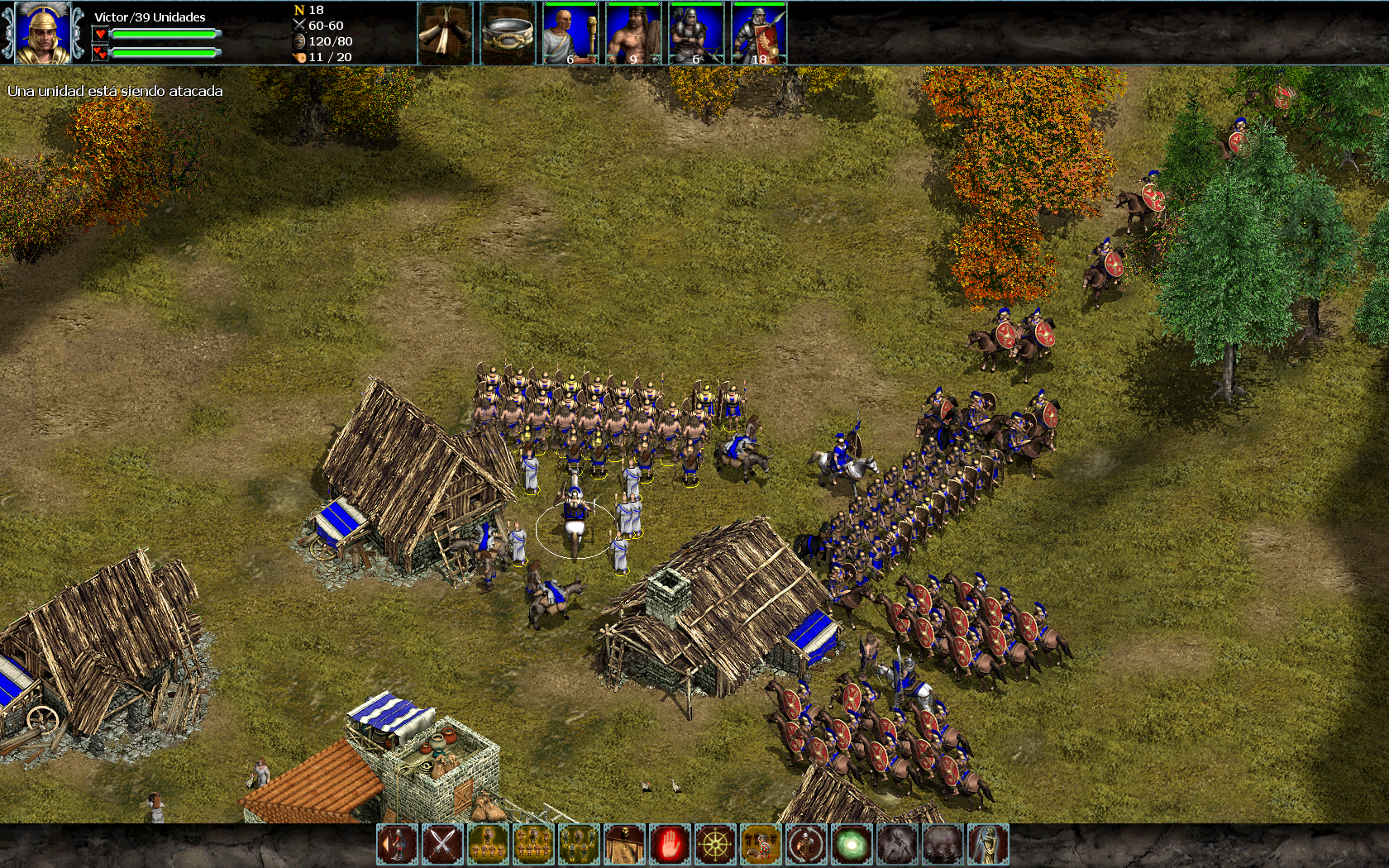Activate the glowing green orb ability
The height and width of the screenshot is (868, 1389).
pos(852,845)
